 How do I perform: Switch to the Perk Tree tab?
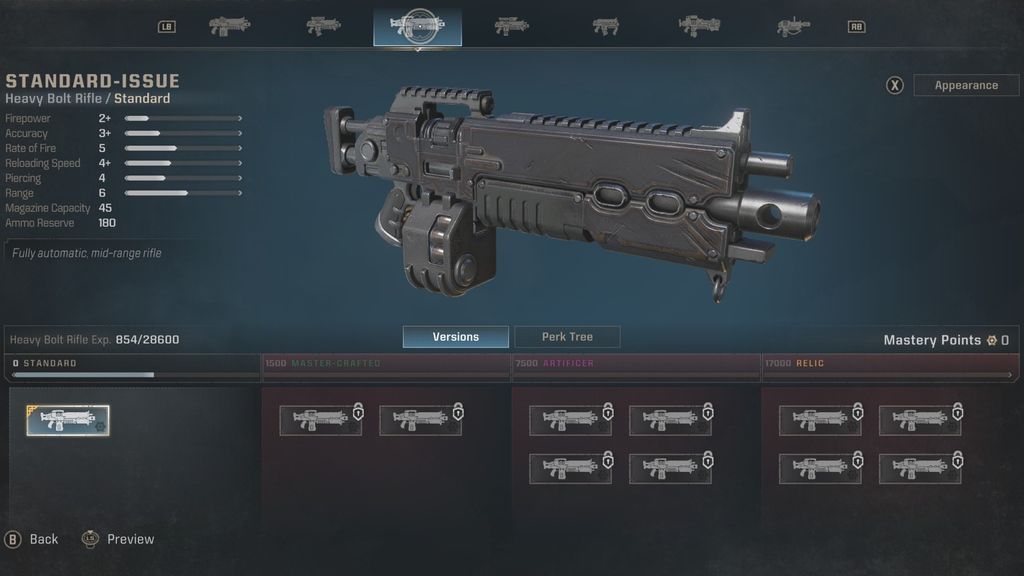tap(567, 337)
